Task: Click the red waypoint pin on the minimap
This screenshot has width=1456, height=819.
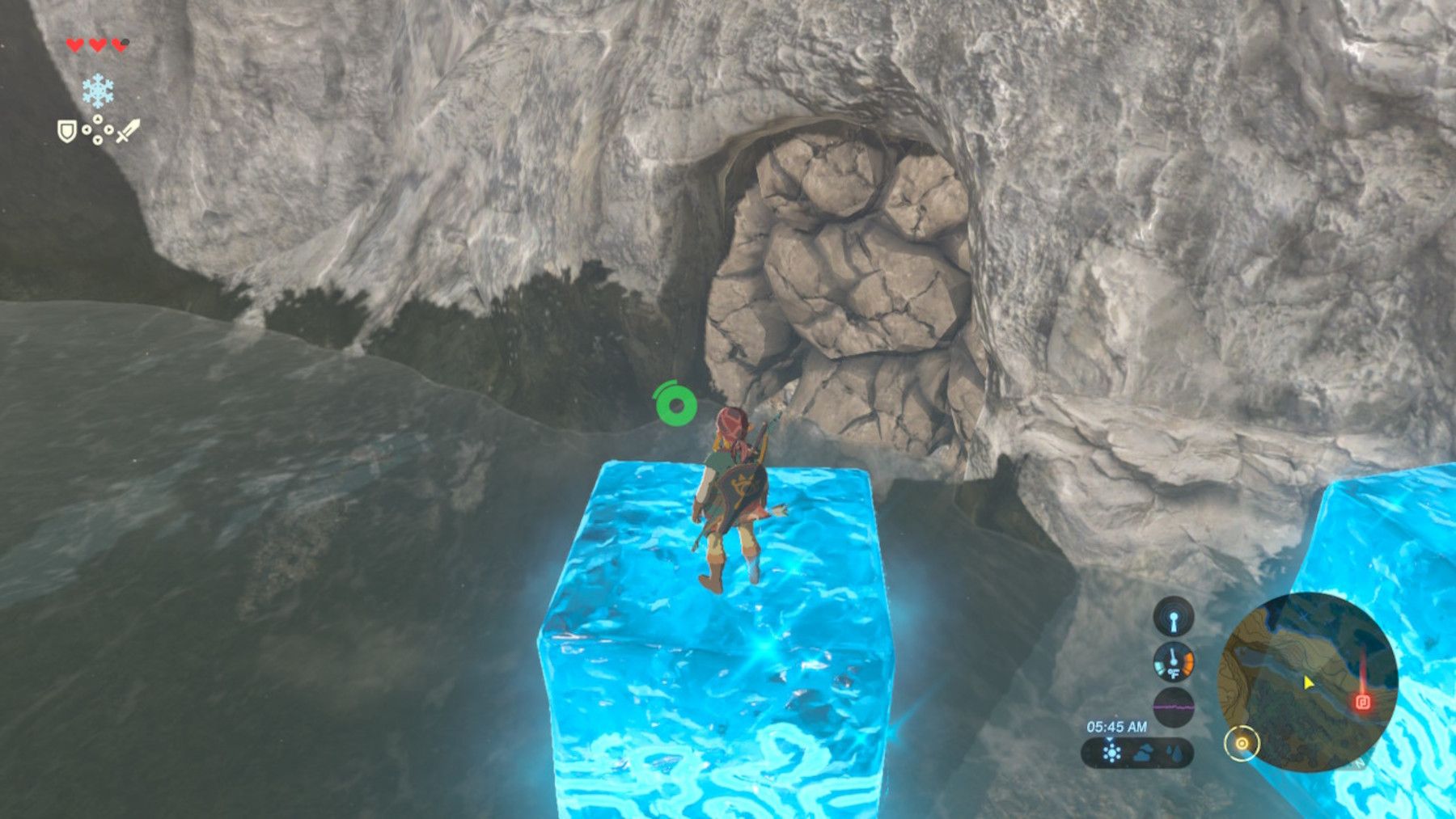Action: click(x=1362, y=702)
